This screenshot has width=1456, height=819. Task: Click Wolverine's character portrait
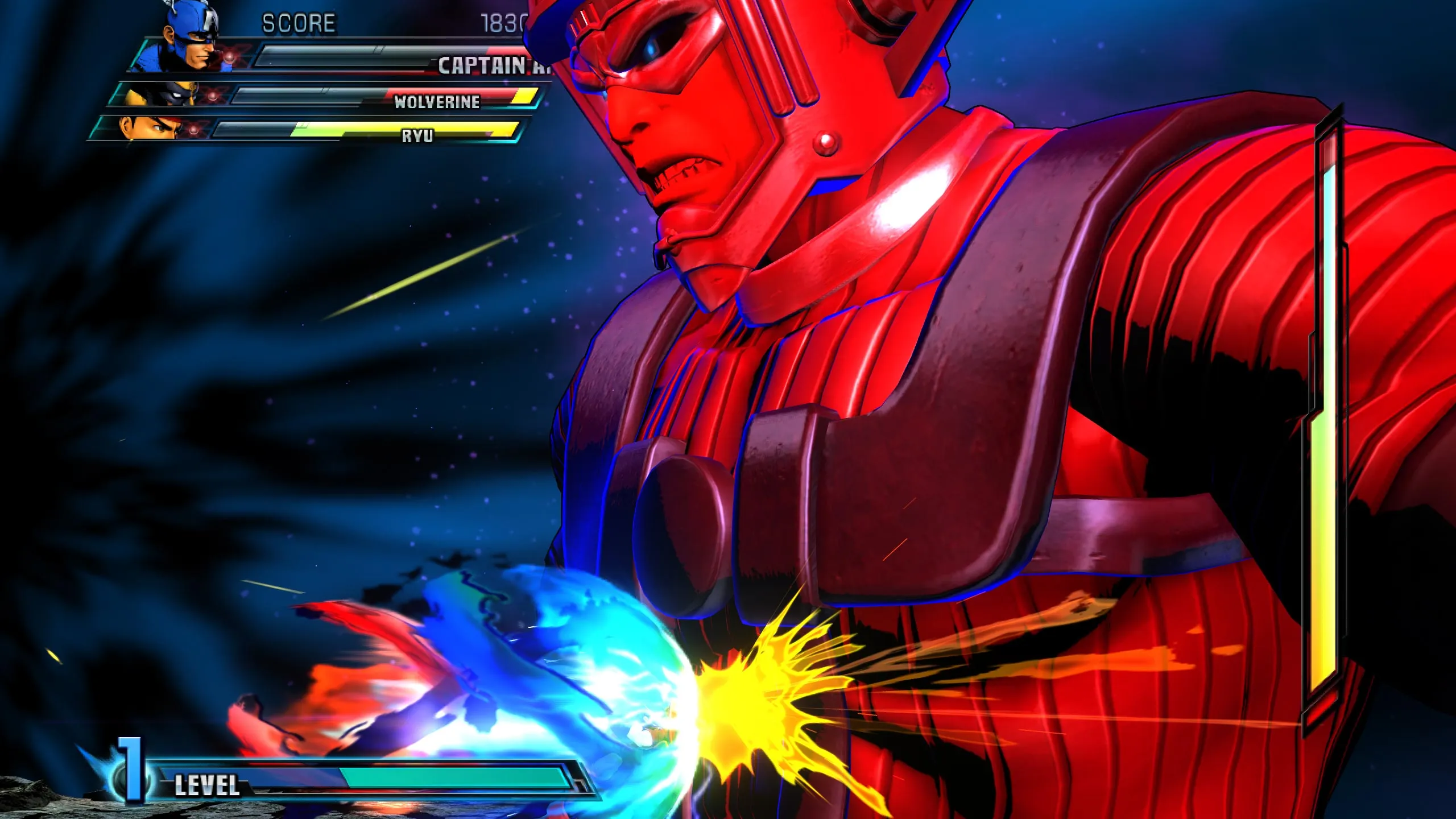click(x=162, y=94)
